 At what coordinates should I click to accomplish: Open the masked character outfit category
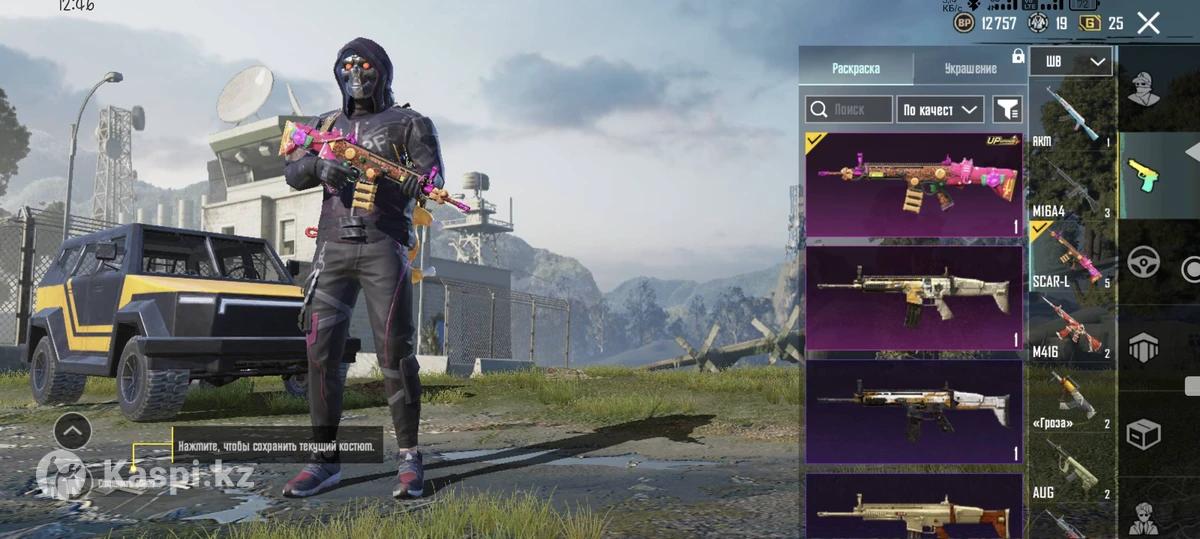1143,90
